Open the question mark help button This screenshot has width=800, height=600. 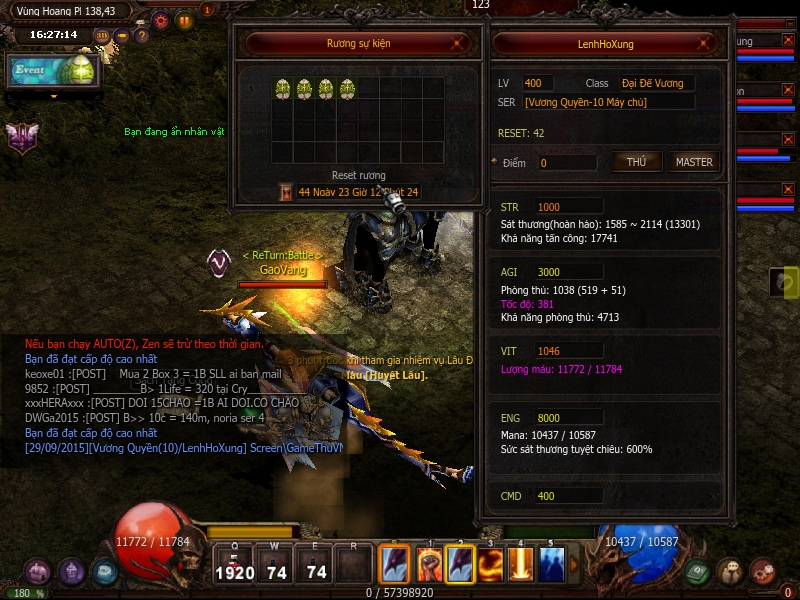click(x=142, y=36)
